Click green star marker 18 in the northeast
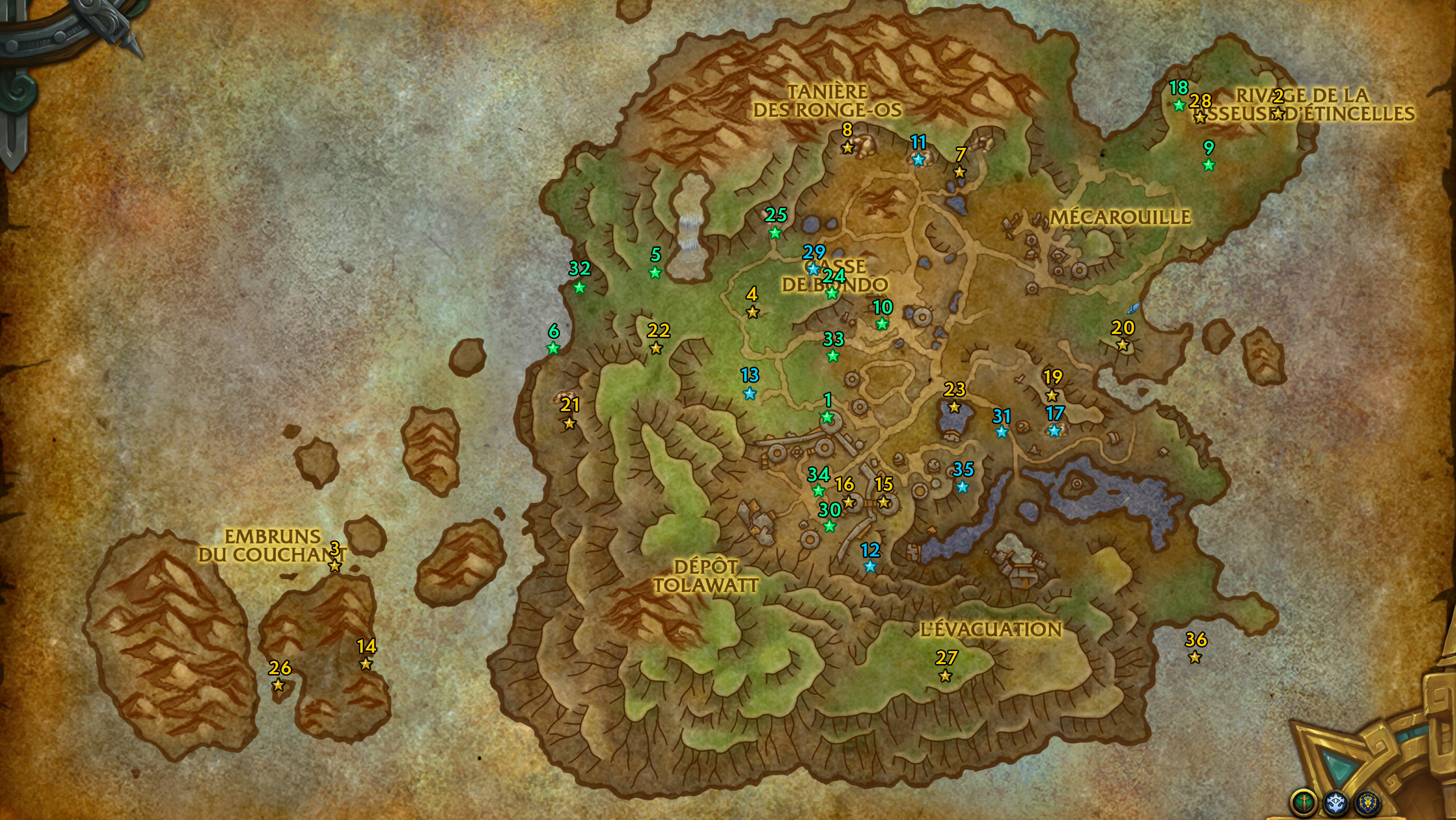1456x820 pixels. [x=1180, y=105]
